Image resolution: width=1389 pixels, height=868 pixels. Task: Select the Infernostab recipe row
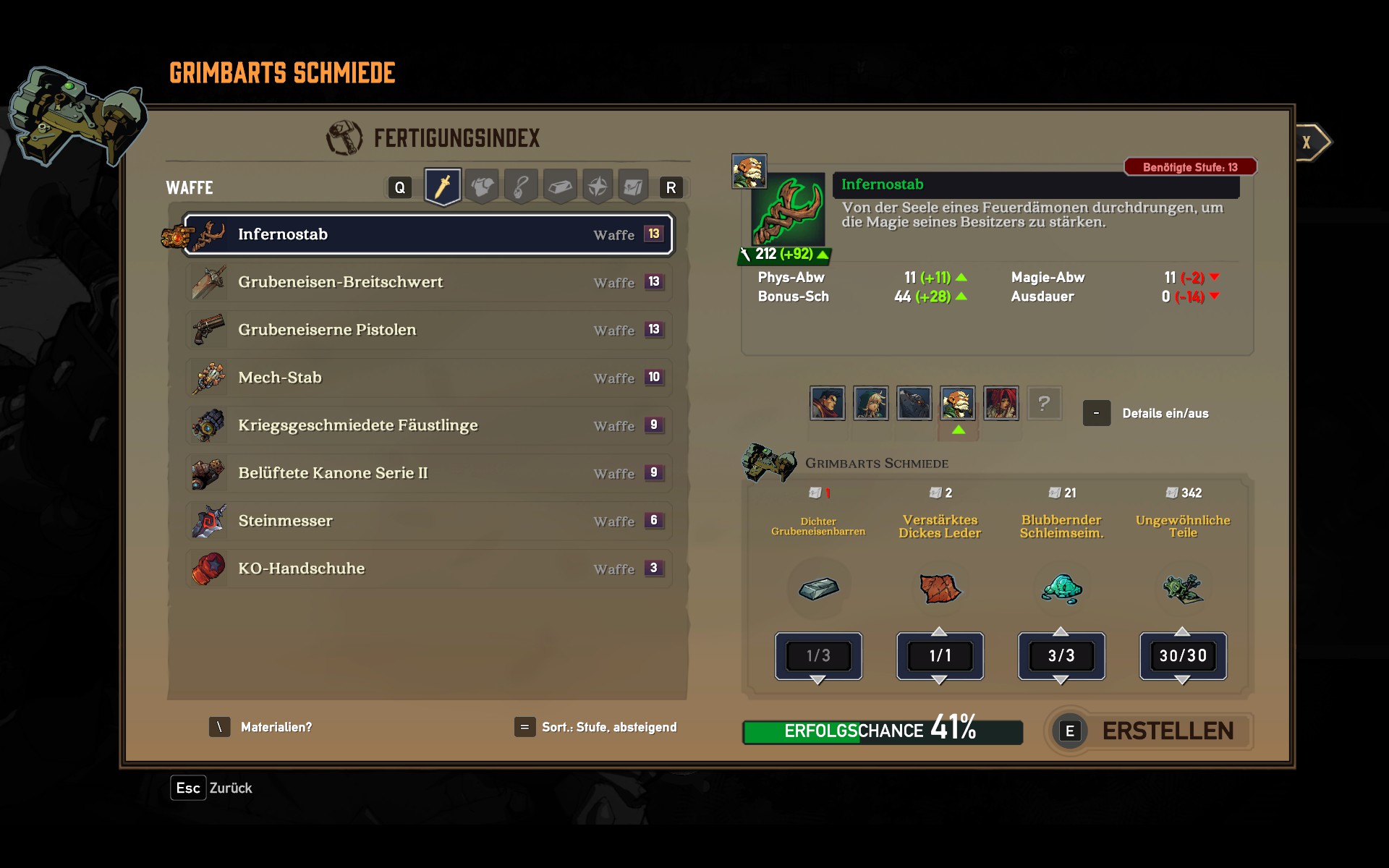pos(428,234)
